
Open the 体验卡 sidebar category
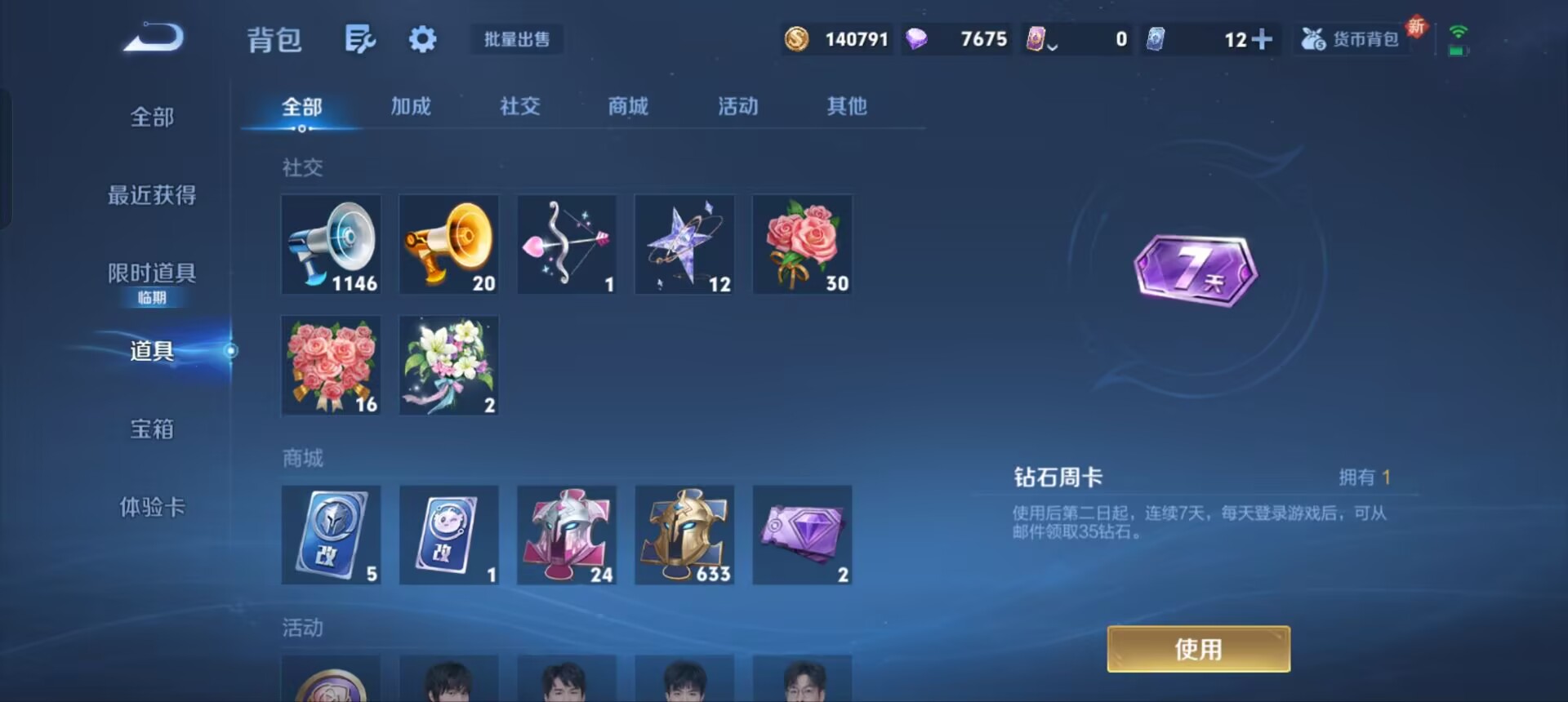click(x=152, y=507)
